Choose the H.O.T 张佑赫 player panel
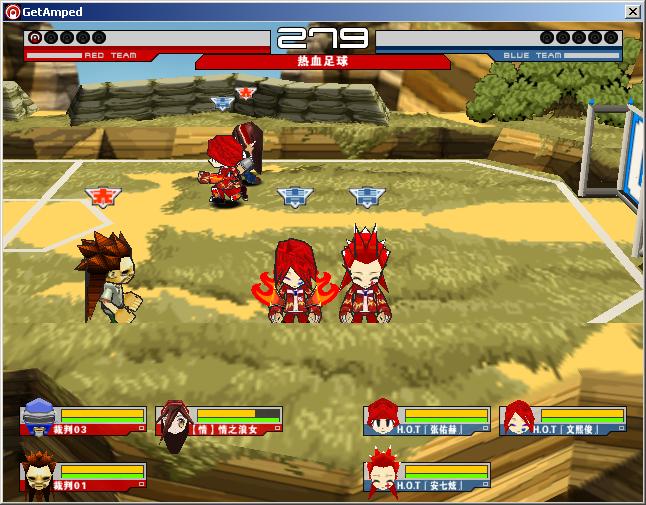Image resolution: width=646 pixels, height=505 pixels. pos(427,420)
